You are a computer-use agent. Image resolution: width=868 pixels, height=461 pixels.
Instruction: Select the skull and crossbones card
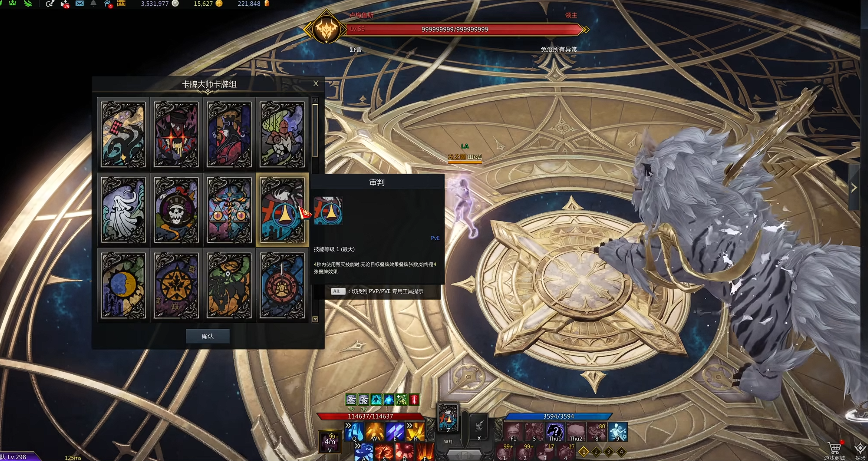175,208
